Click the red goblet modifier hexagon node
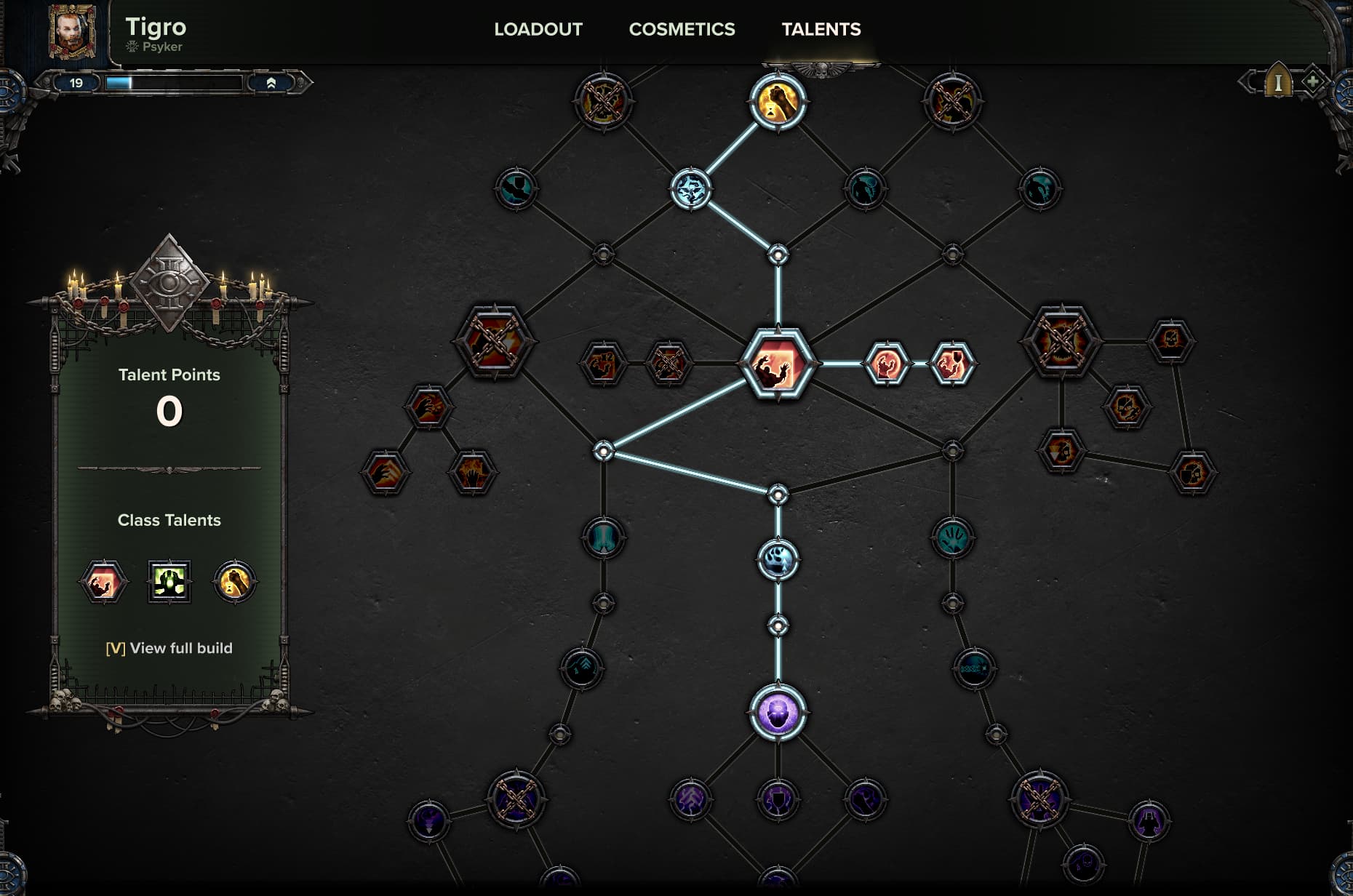This screenshot has width=1353, height=896. pyautogui.click(x=951, y=363)
